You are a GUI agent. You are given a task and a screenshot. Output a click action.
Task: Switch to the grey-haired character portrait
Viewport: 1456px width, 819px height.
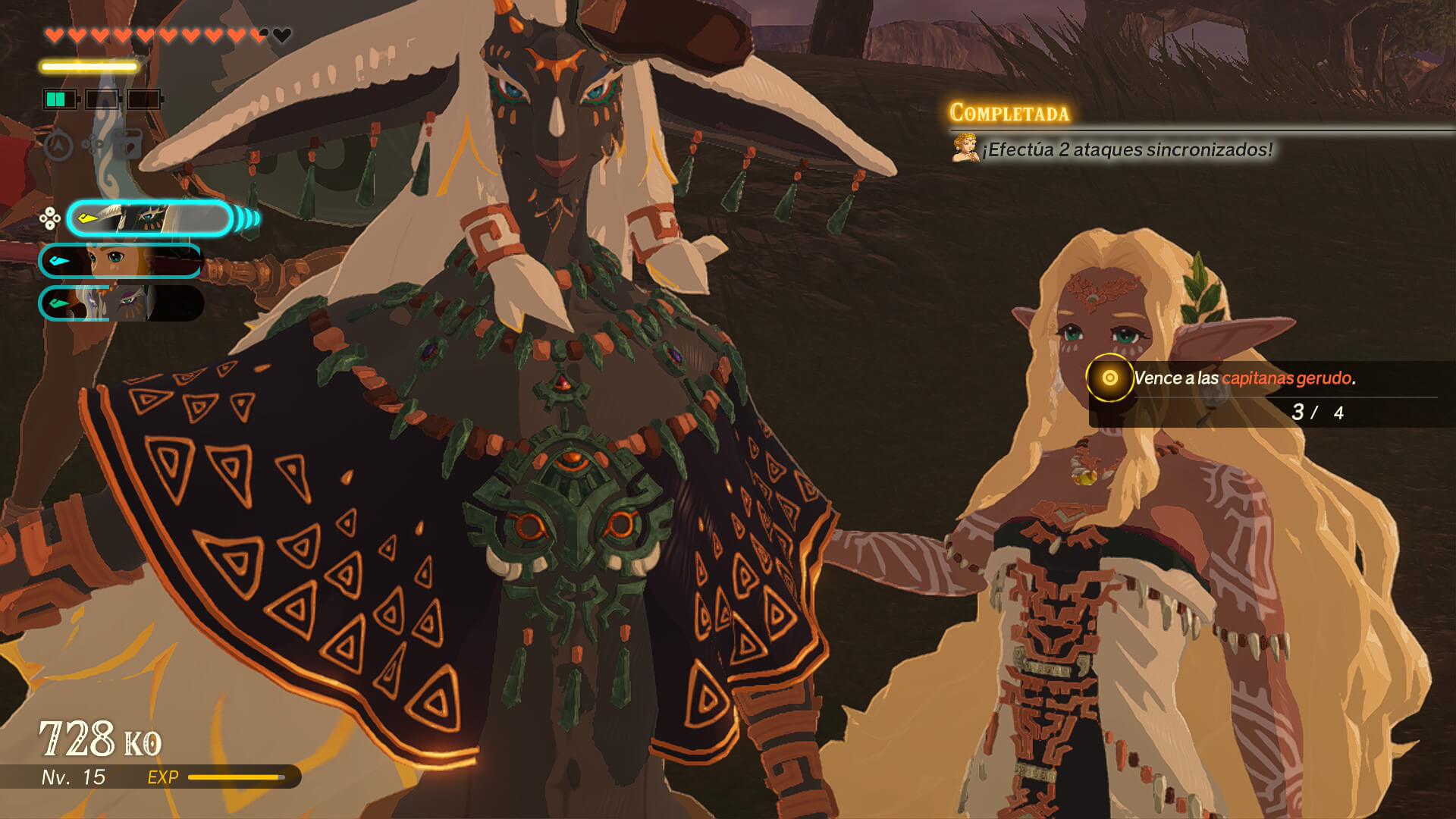click(121, 303)
